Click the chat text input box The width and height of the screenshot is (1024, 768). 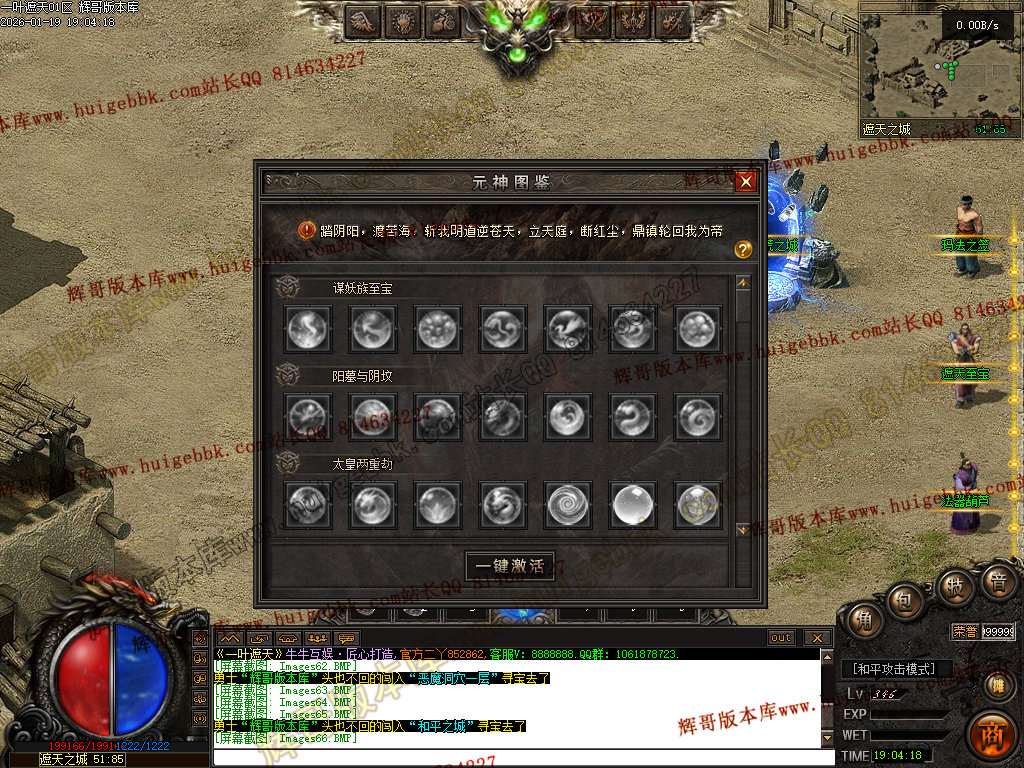[520, 757]
